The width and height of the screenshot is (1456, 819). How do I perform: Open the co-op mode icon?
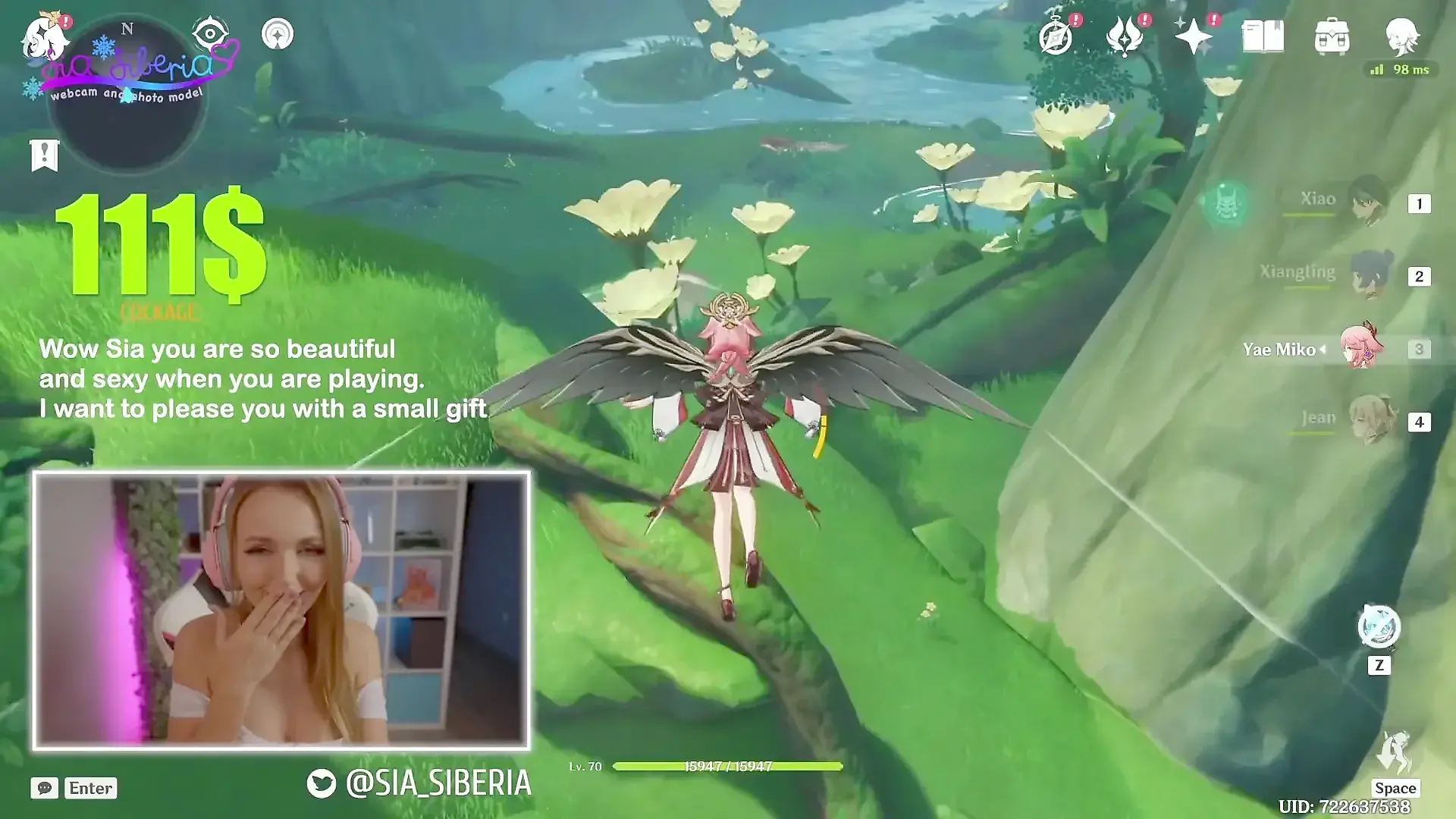278,34
